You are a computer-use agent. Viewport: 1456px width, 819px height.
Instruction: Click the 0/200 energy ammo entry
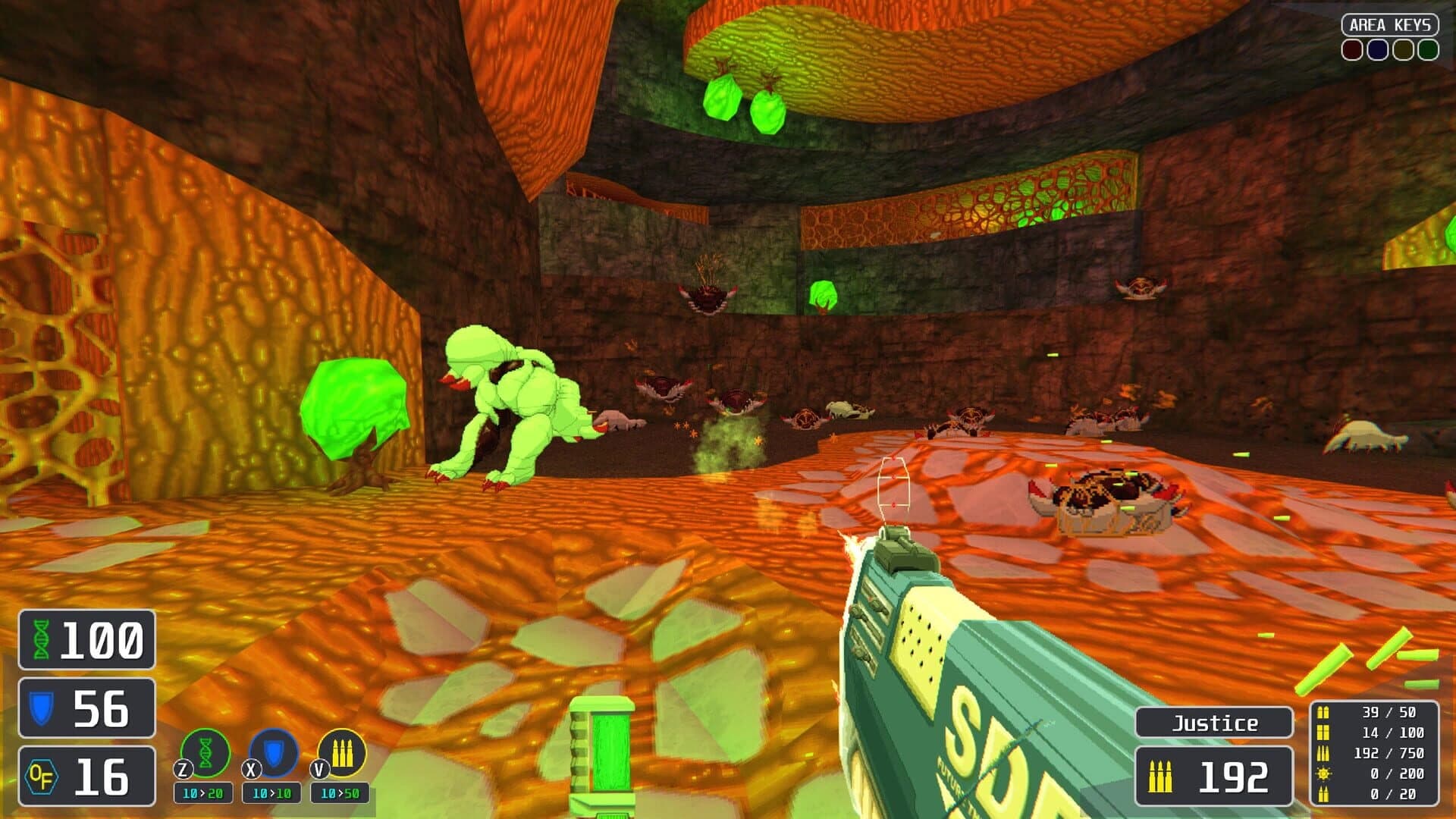pos(1395,774)
